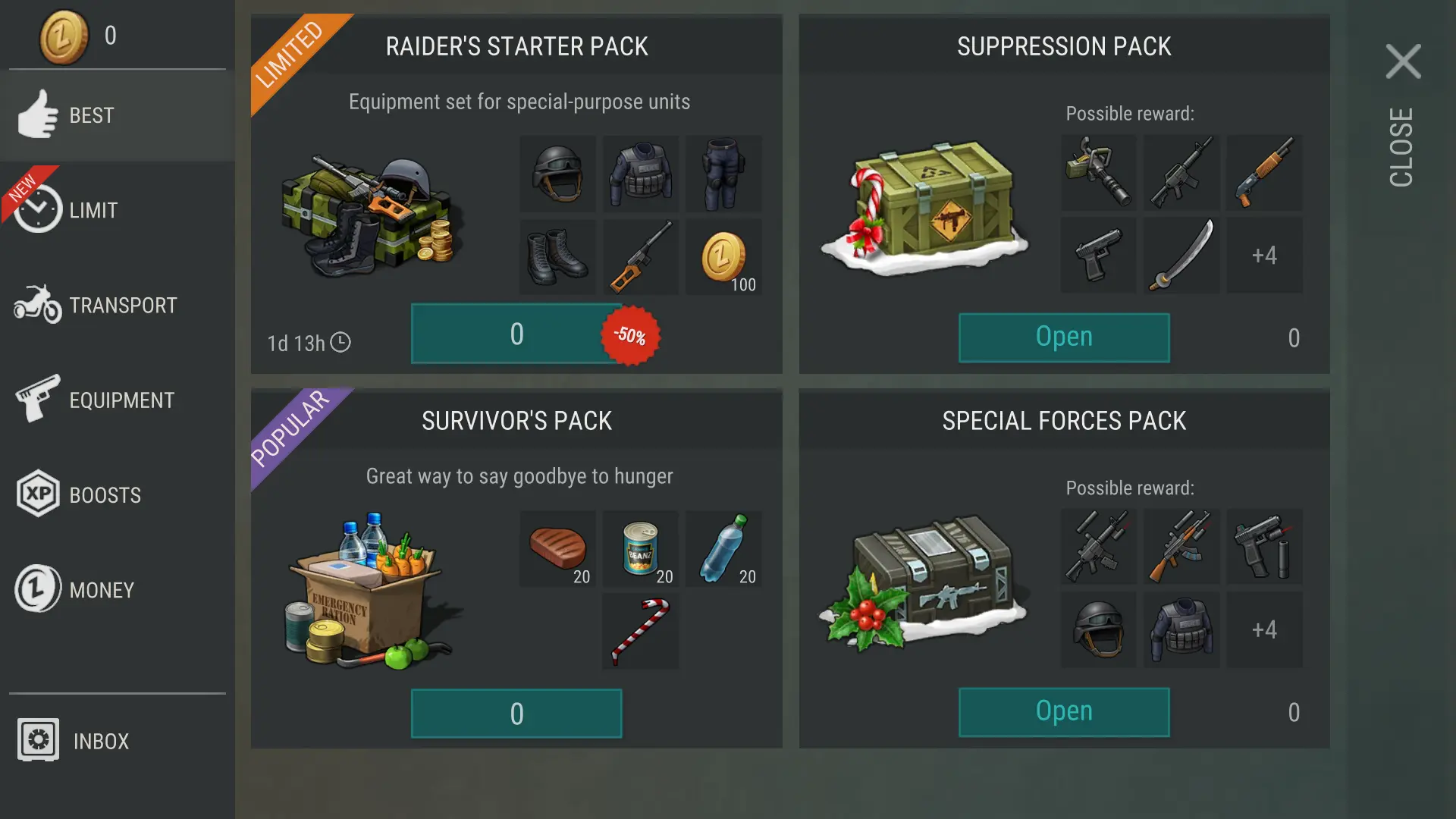This screenshot has width=1456, height=819.
Task: View the canned beans item
Action: click(641, 548)
